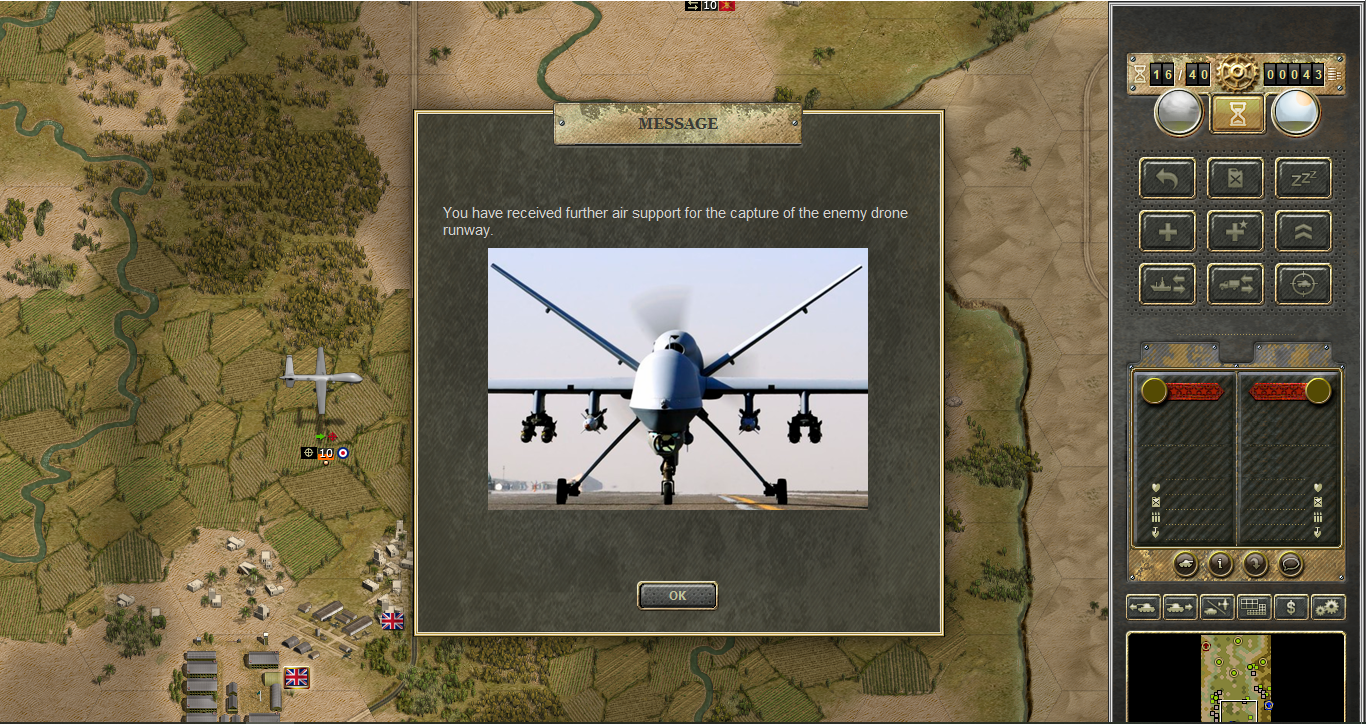Click the large brass cogwheel at panel top
This screenshot has height=724, width=1366.
pos(1236,72)
